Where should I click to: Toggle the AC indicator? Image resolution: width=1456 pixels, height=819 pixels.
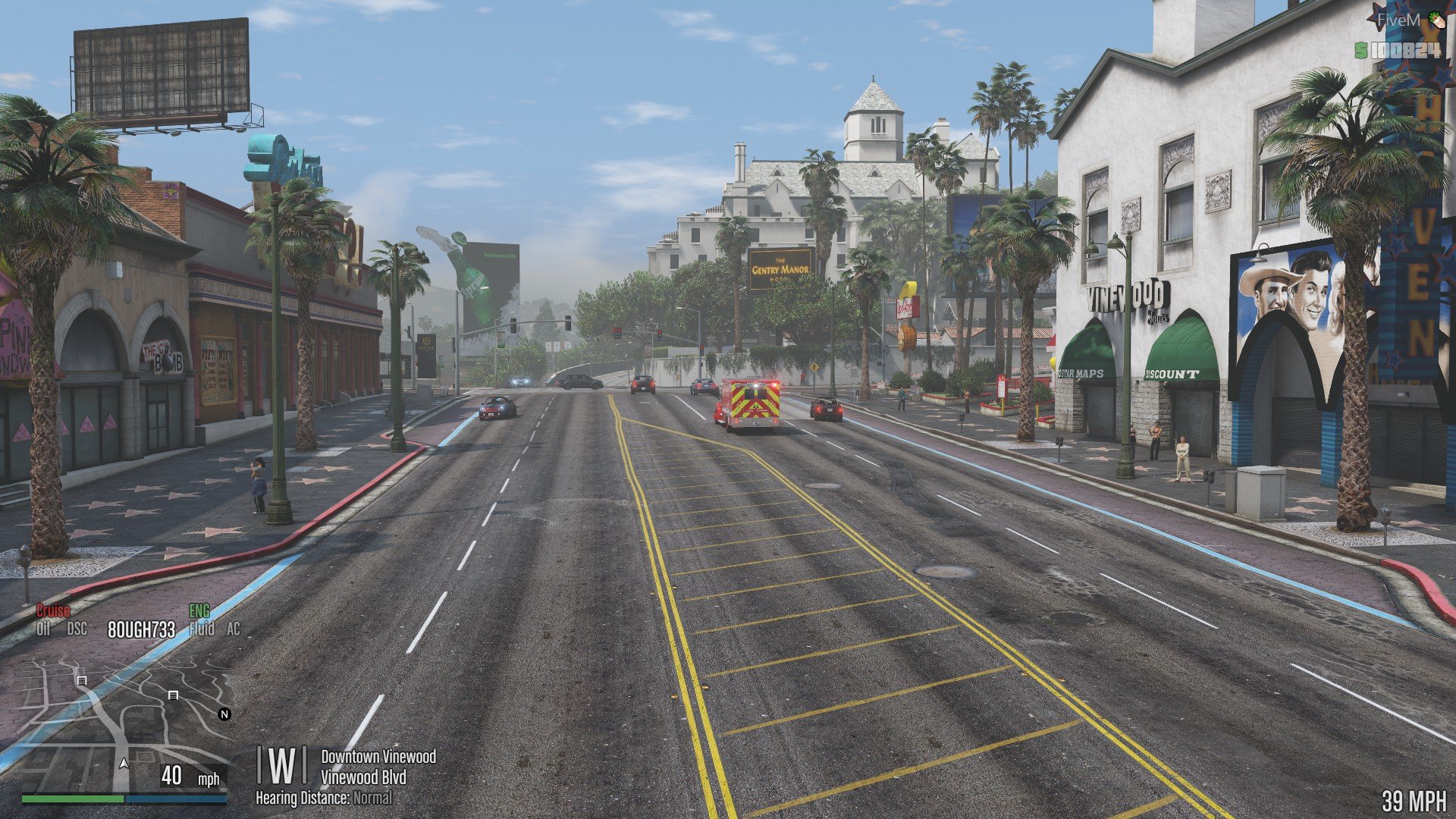pyautogui.click(x=234, y=629)
